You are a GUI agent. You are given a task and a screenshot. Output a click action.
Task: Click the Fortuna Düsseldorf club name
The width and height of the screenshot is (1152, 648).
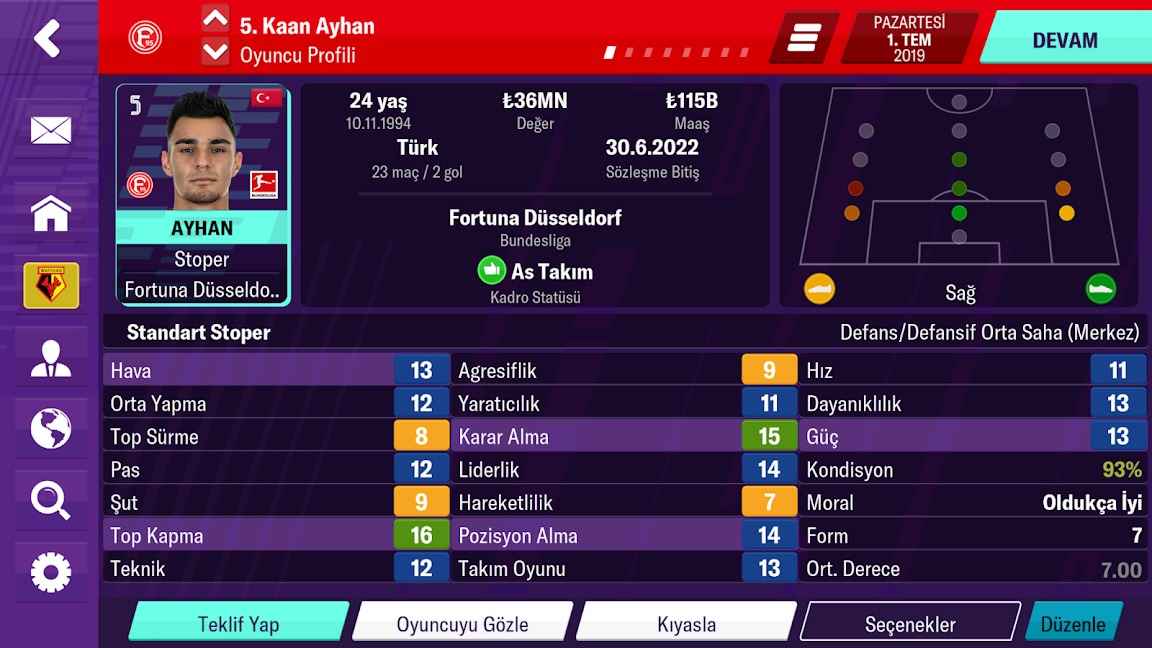tap(535, 217)
